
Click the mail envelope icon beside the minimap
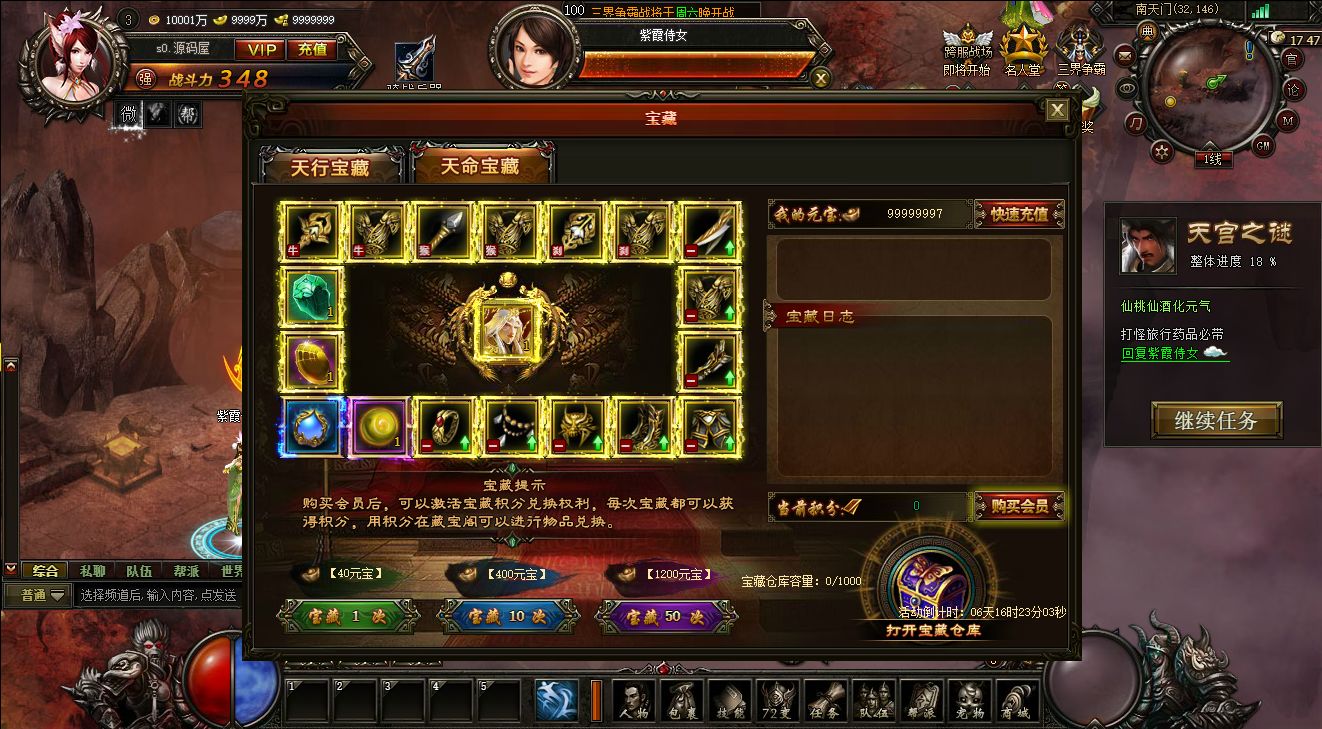(1125, 56)
